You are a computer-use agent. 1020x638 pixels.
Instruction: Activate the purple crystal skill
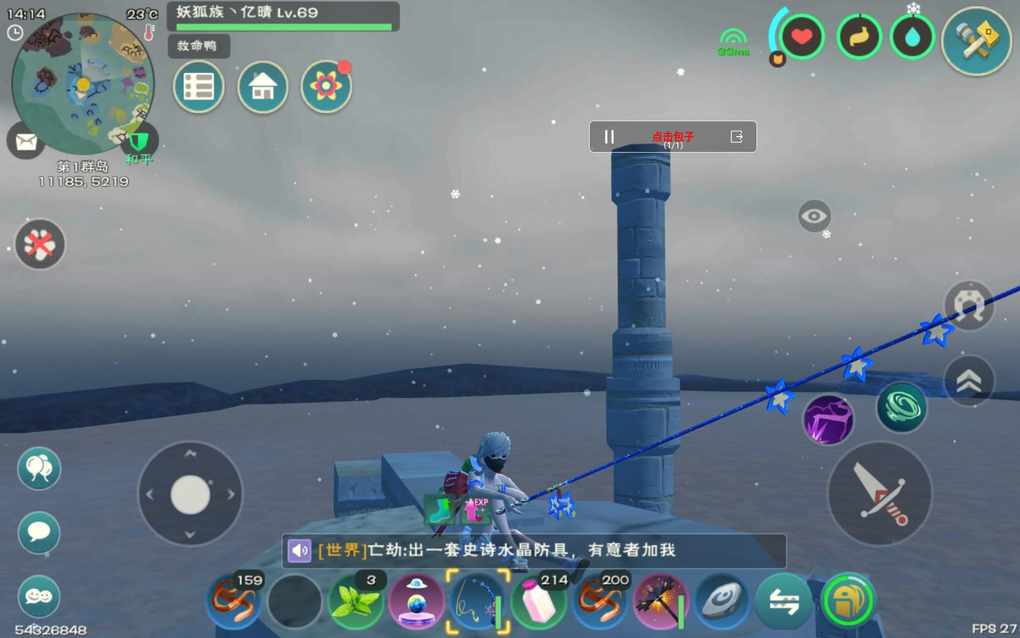828,419
